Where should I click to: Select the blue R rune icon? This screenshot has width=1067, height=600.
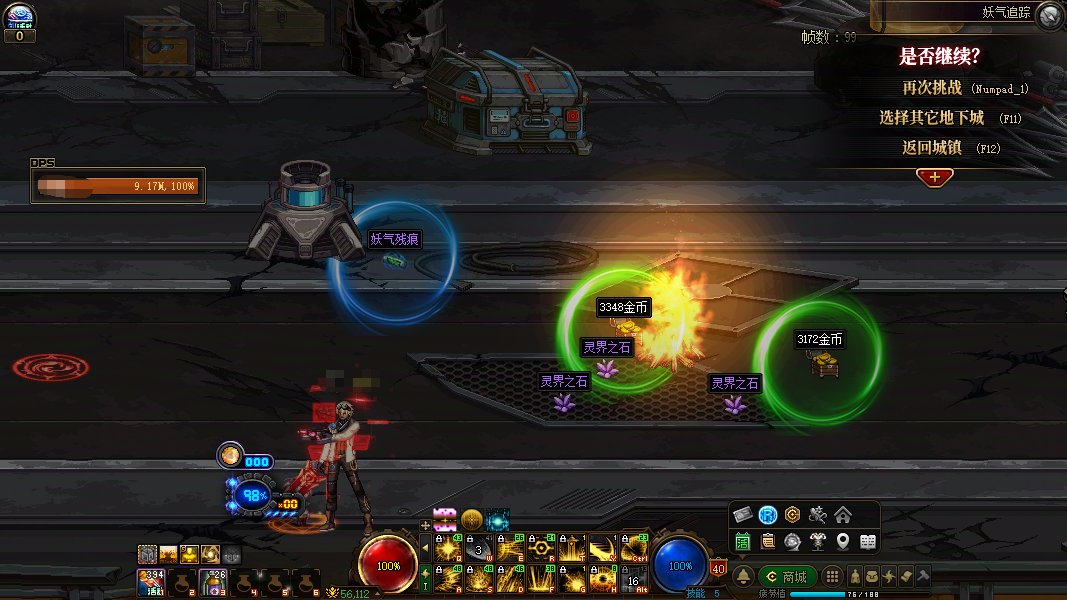pyautogui.click(x=767, y=516)
